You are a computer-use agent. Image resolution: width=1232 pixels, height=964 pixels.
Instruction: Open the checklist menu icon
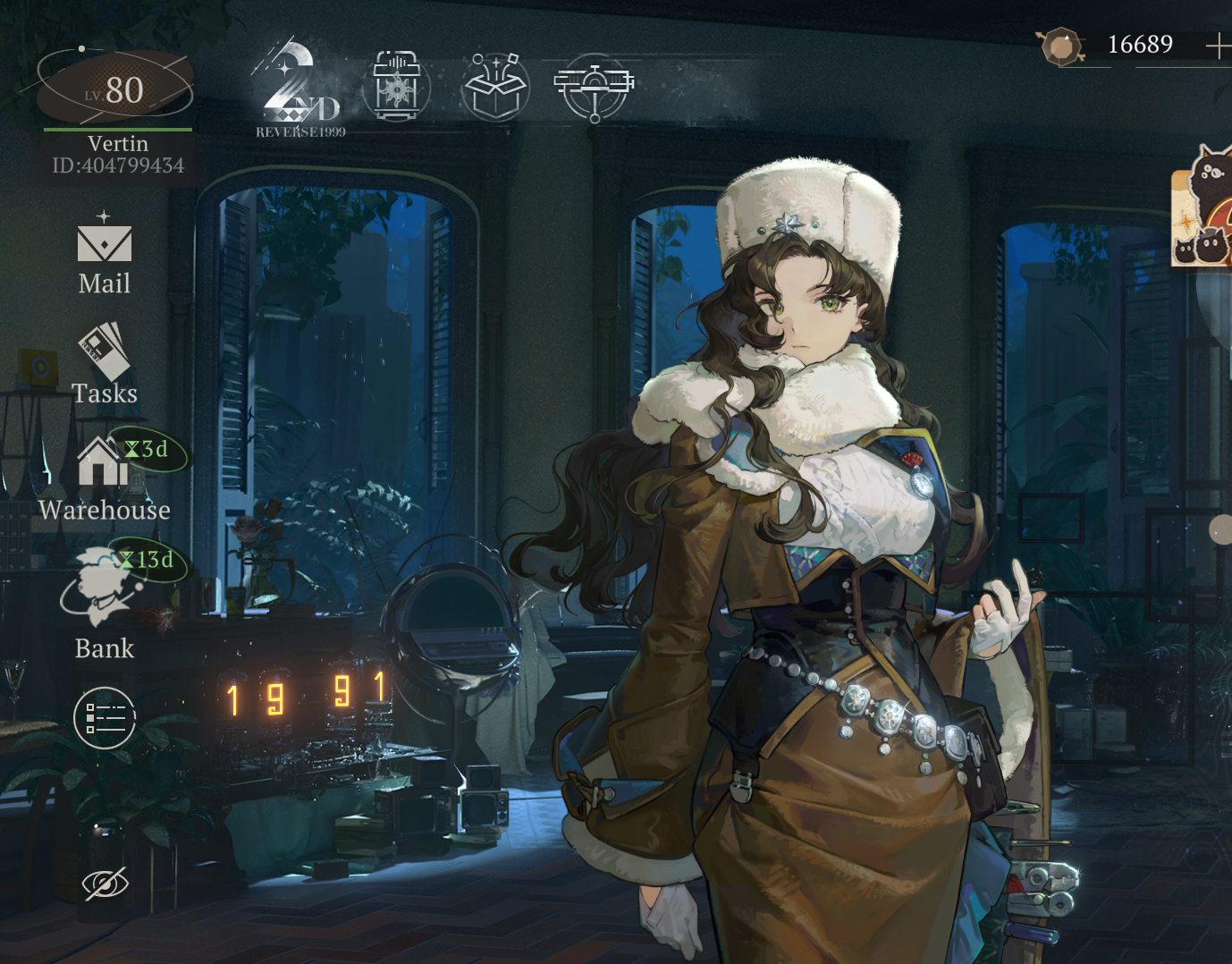click(105, 717)
